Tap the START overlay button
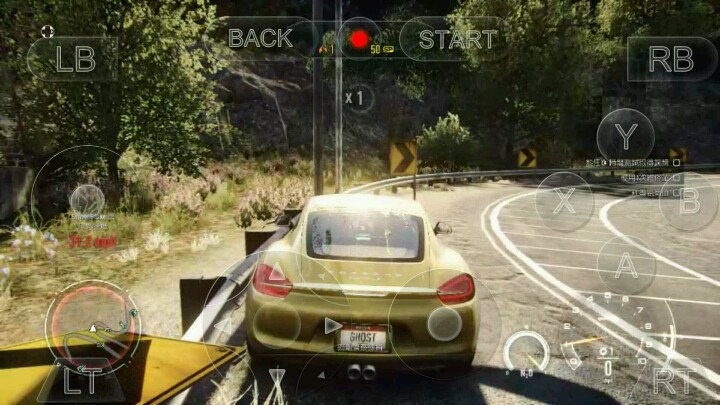 (457, 39)
